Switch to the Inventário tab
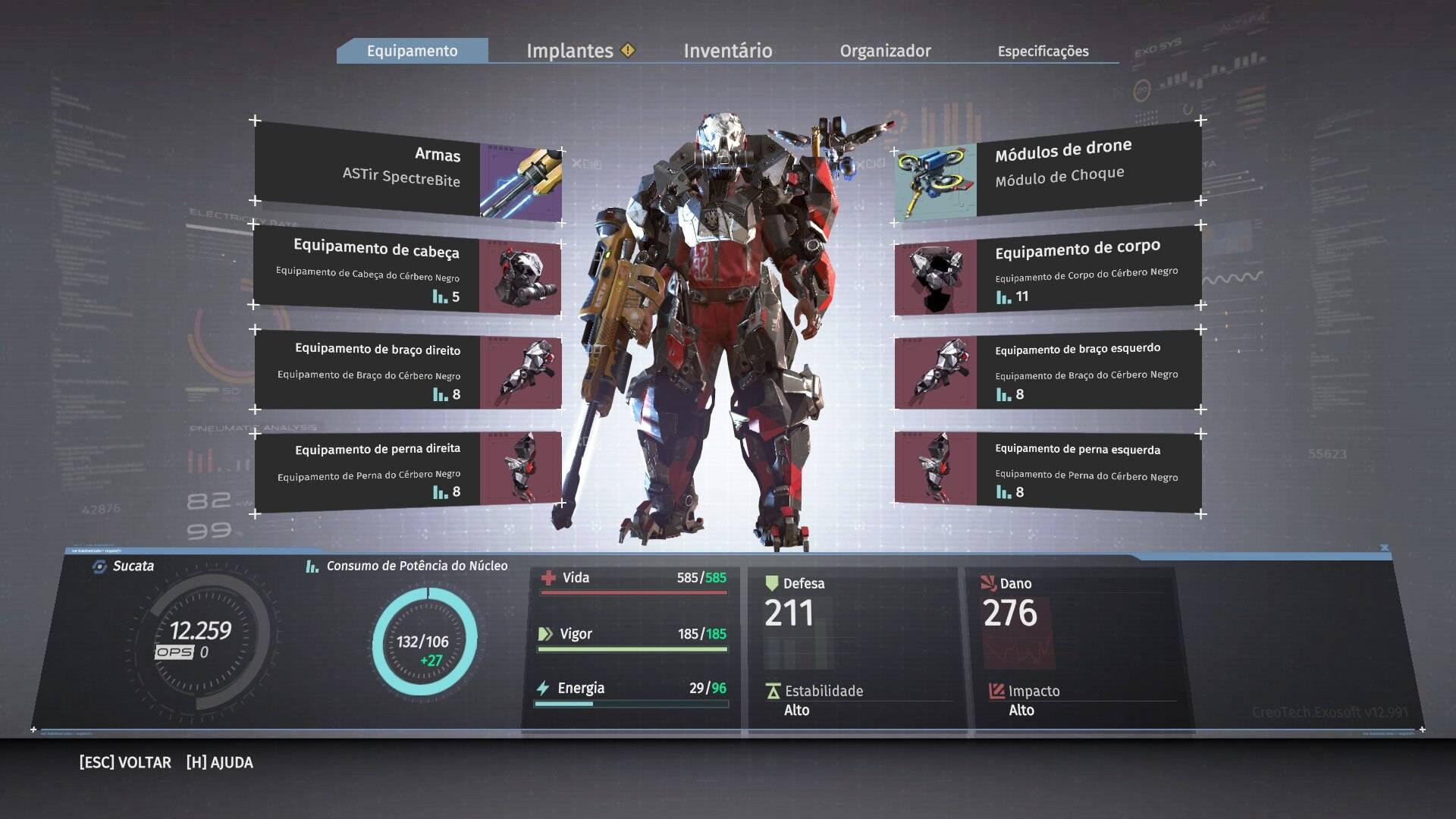The height and width of the screenshot is (819, 1456). click(x=728, y=51)
